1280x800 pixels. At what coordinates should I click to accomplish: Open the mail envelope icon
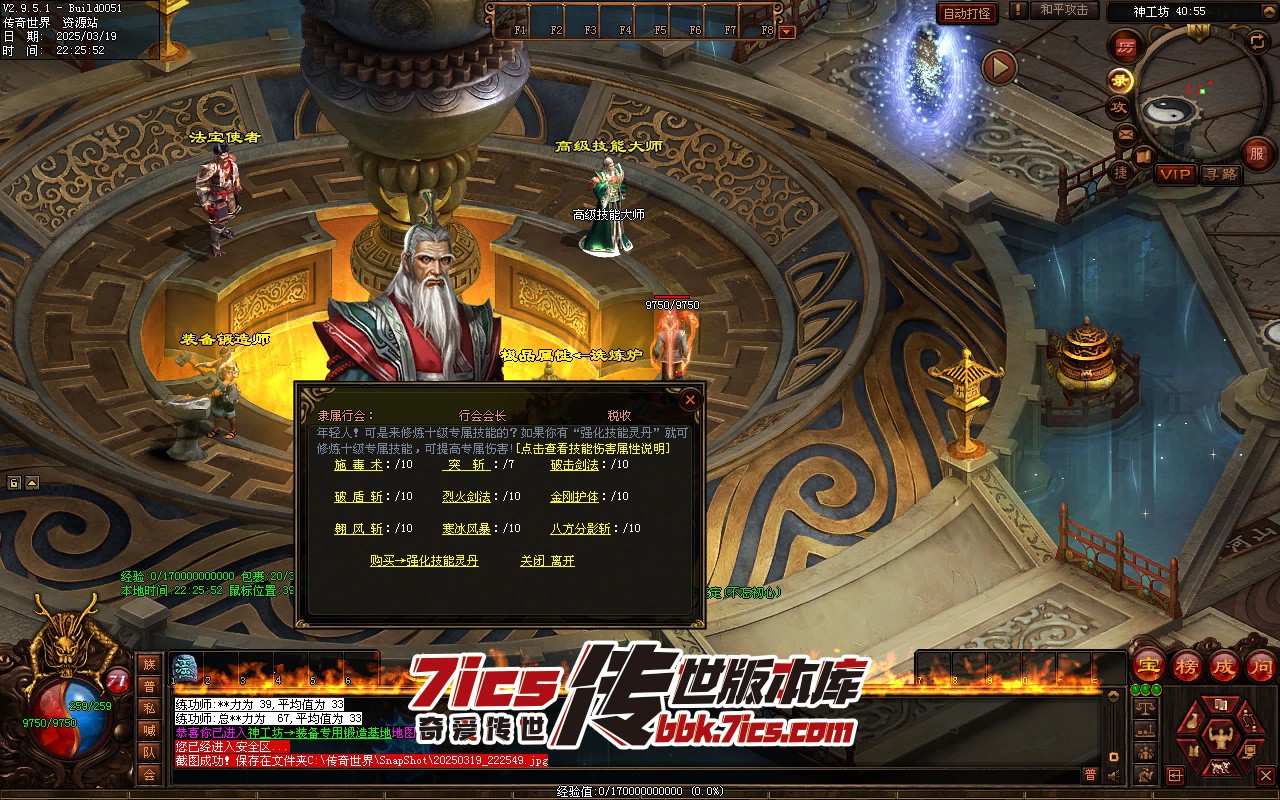1126,132
